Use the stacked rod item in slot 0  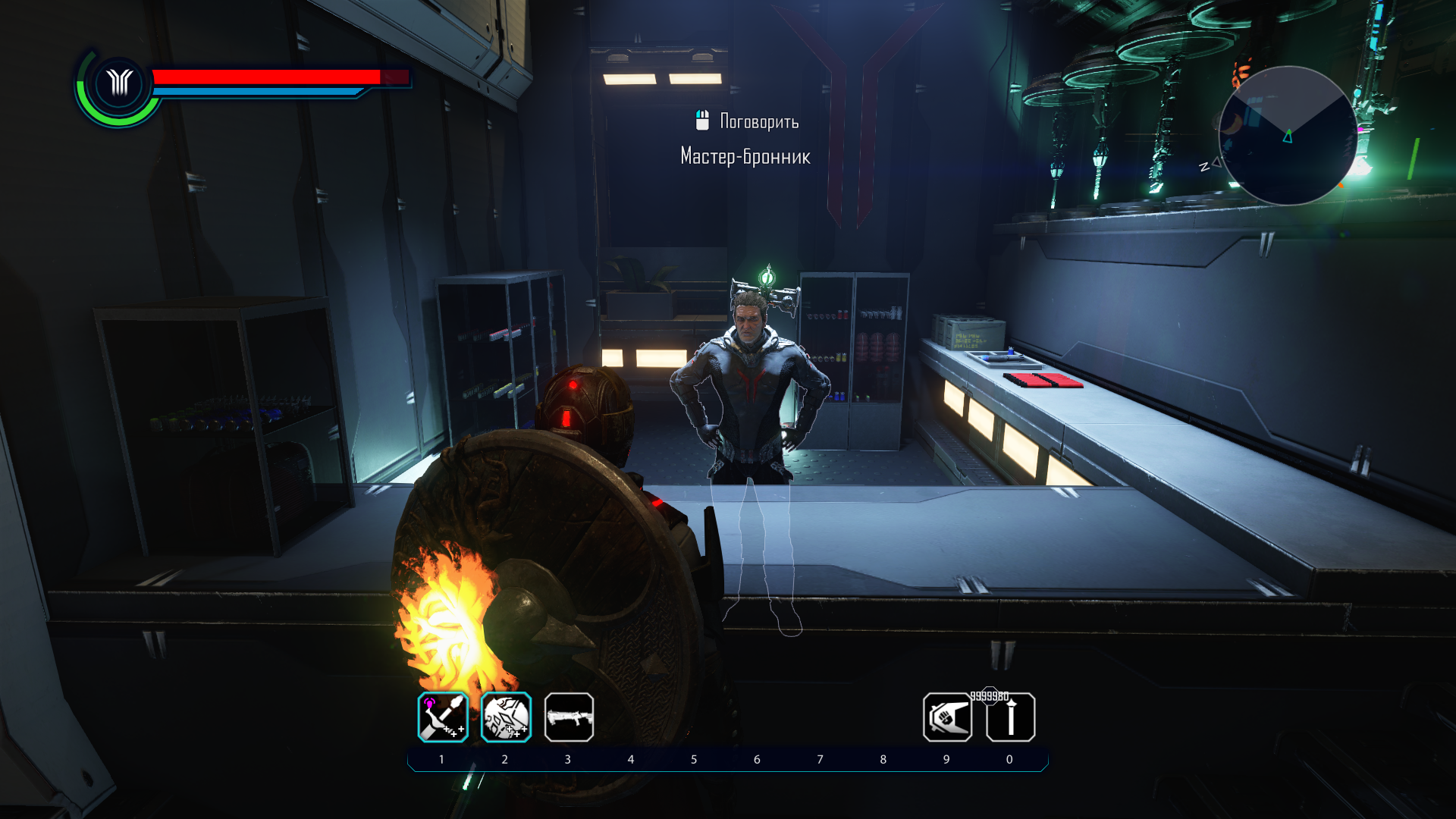1010,717
